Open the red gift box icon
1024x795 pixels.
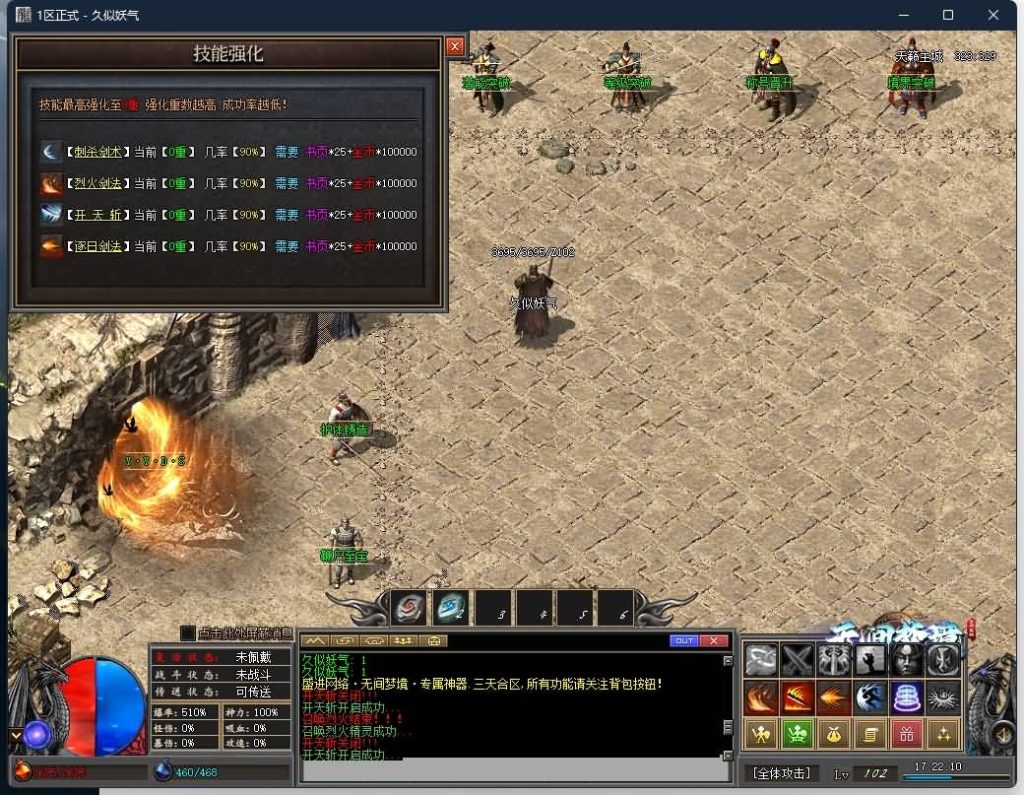tap(905, 735)
